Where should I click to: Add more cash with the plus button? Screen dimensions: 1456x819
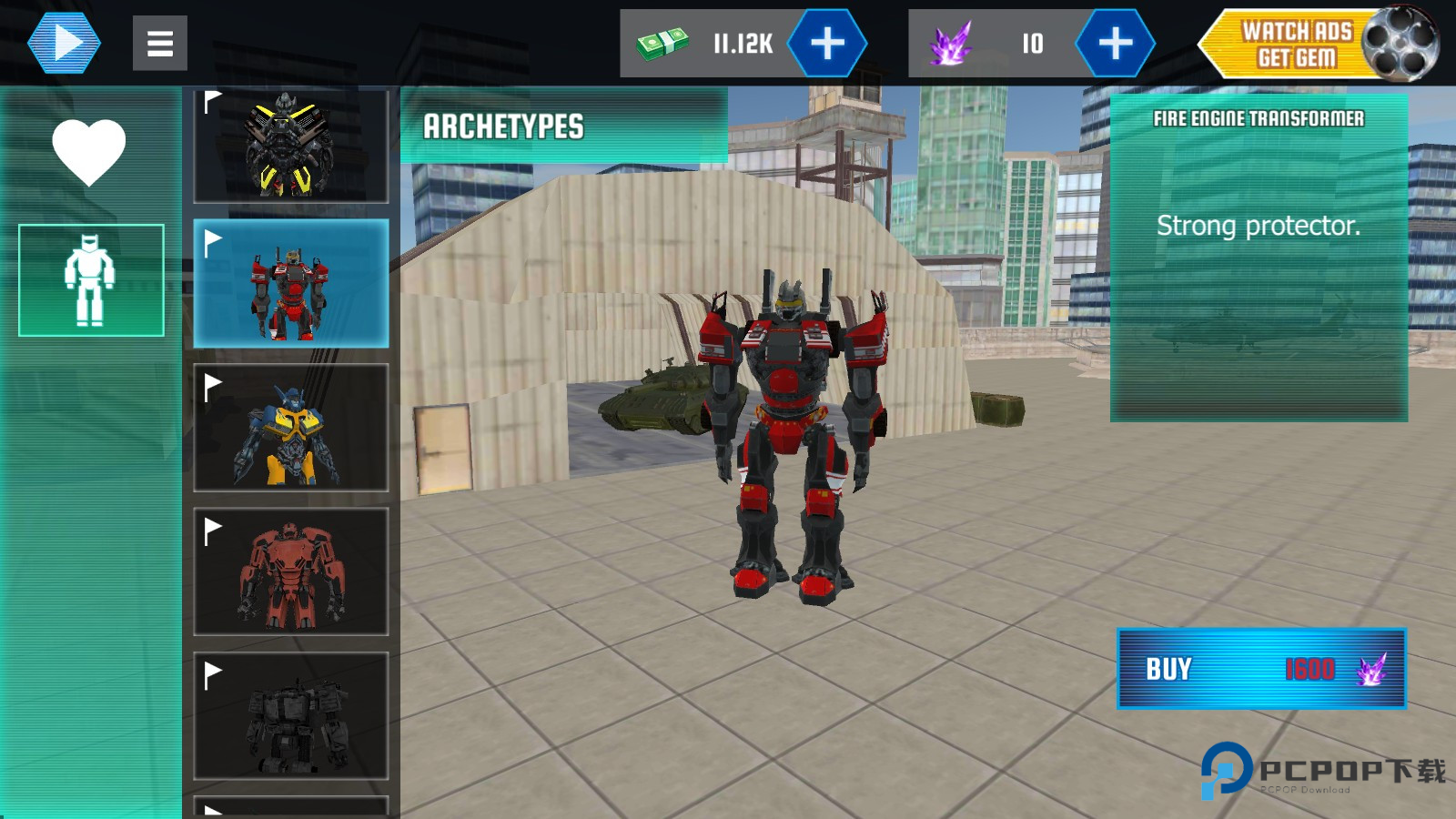coord(827,43)
